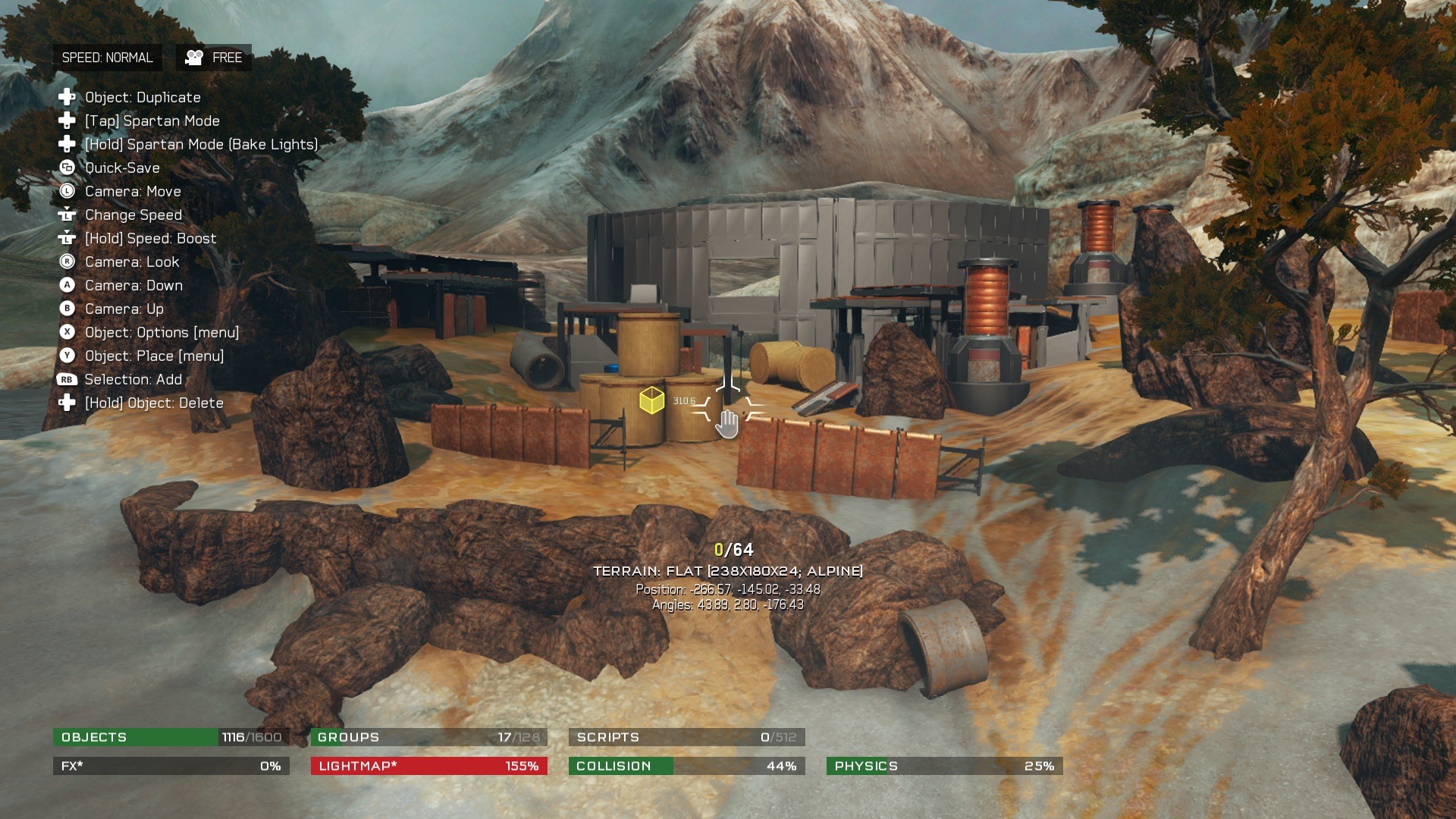1456x819 pixels.
Task: Click the Speed: Normal indicator
Action: 107,58
